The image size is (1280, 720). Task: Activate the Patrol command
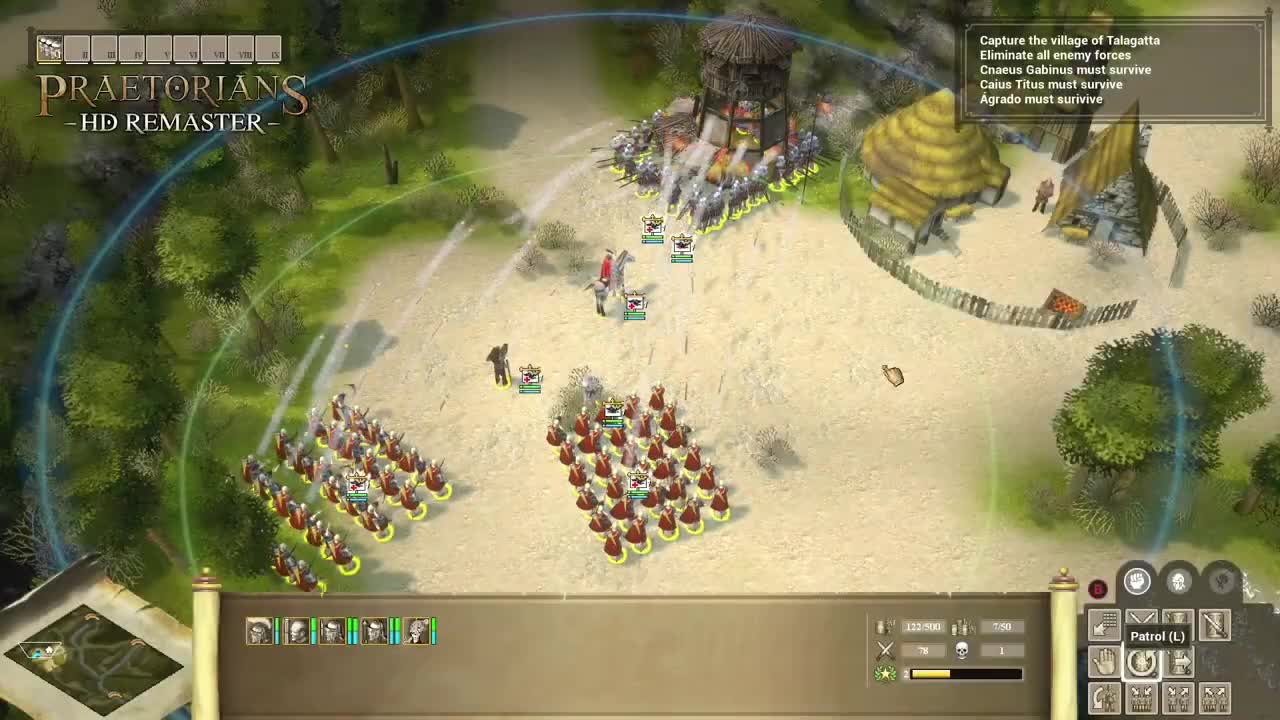click(1142, 661)
